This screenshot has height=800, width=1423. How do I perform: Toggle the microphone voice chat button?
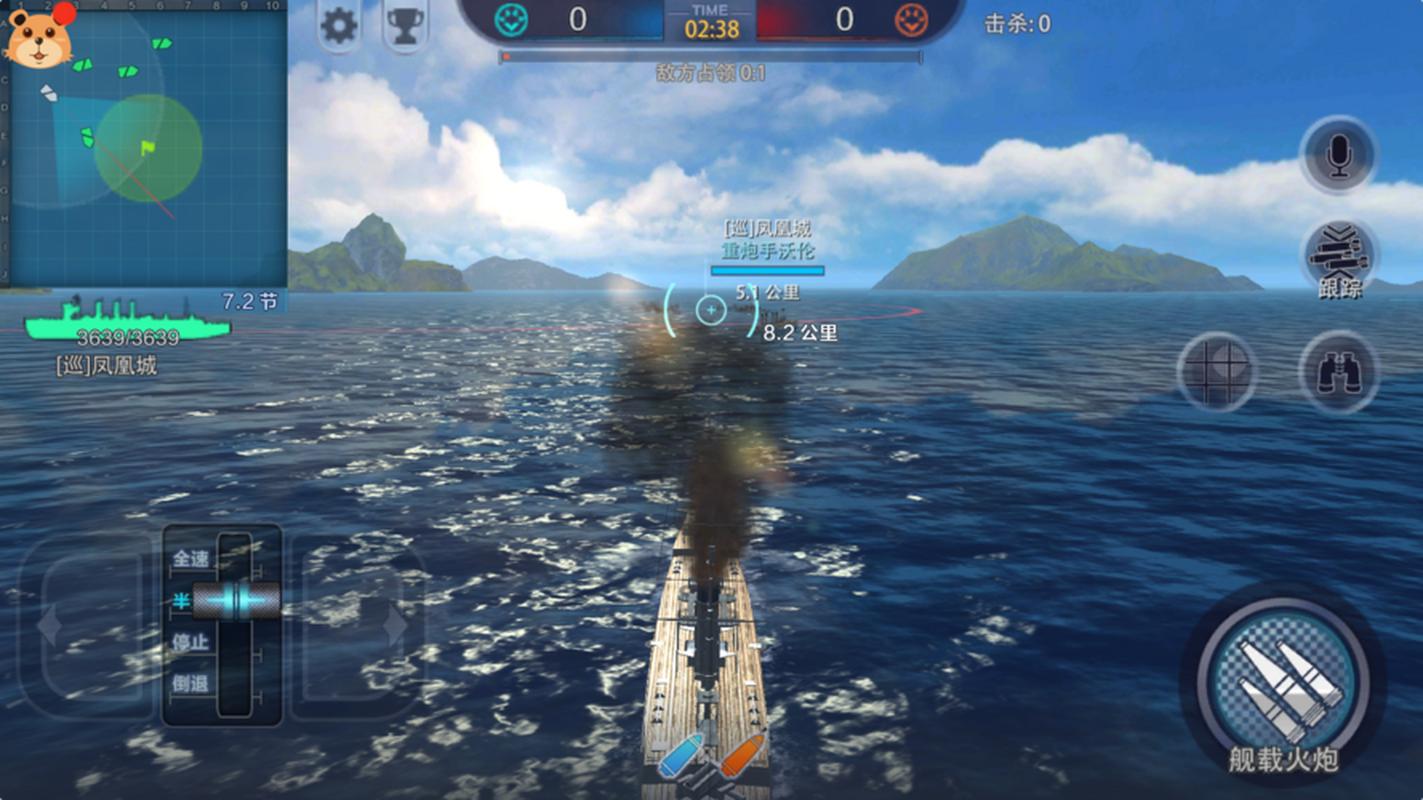tap(1338, 155)
